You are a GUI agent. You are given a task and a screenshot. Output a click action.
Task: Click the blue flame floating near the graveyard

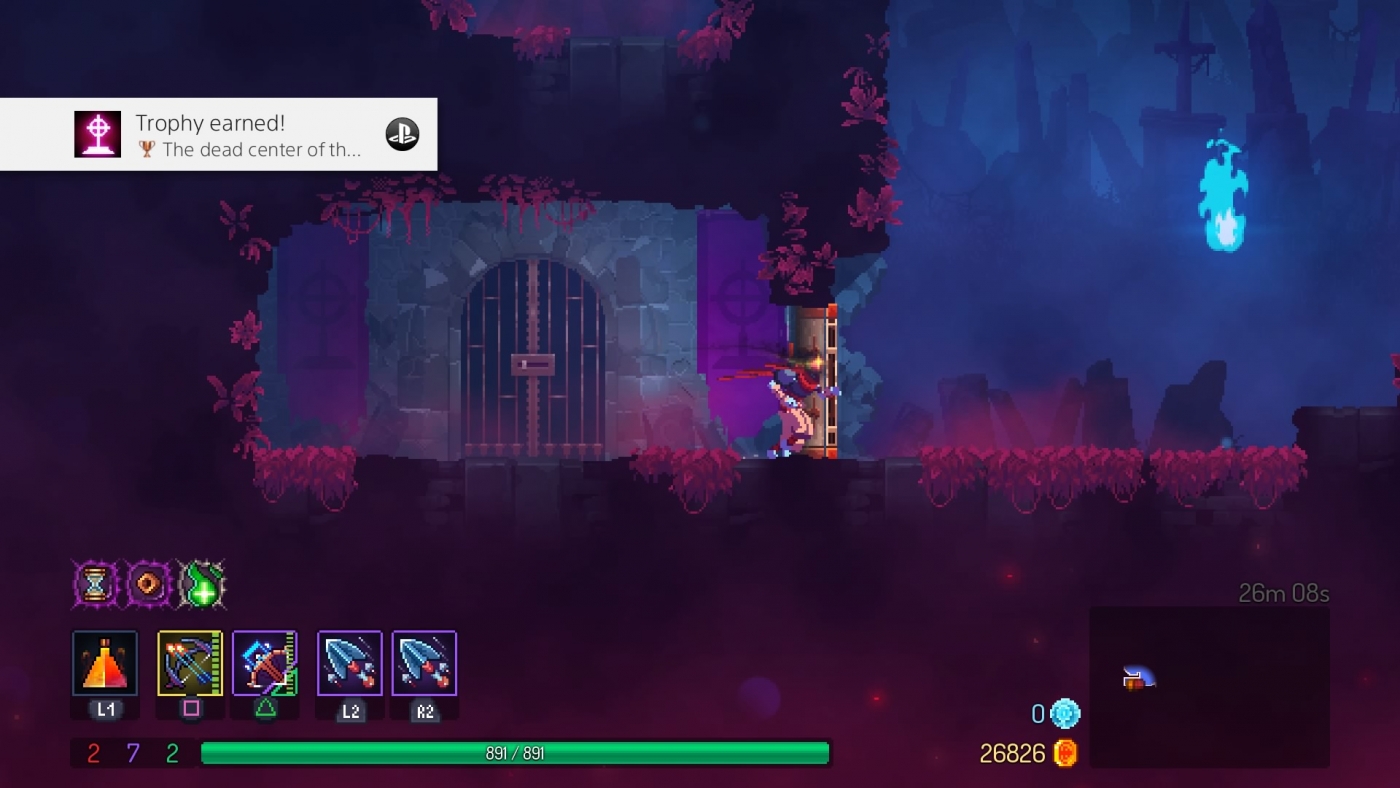[1221, 190]
